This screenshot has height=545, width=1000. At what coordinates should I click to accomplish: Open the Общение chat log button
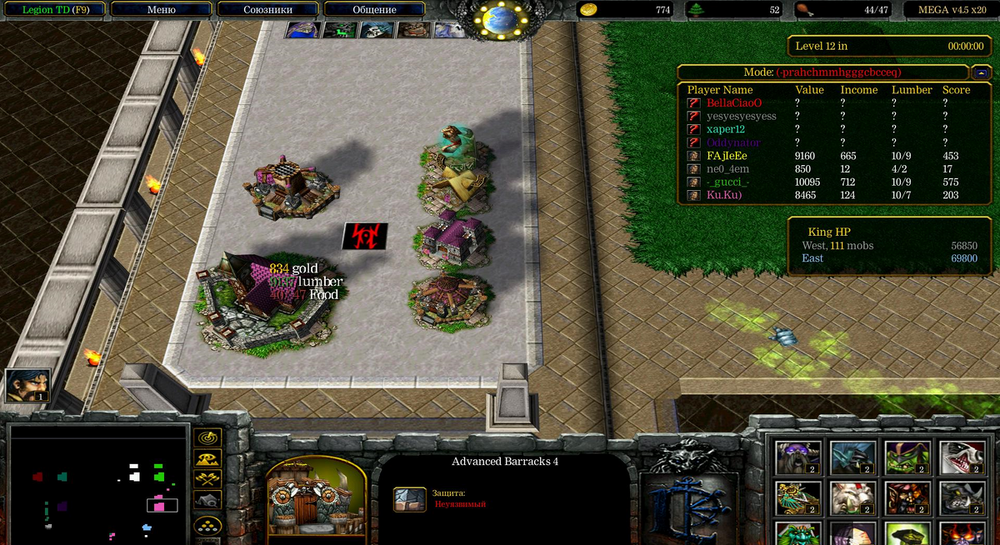pos(374,10)
